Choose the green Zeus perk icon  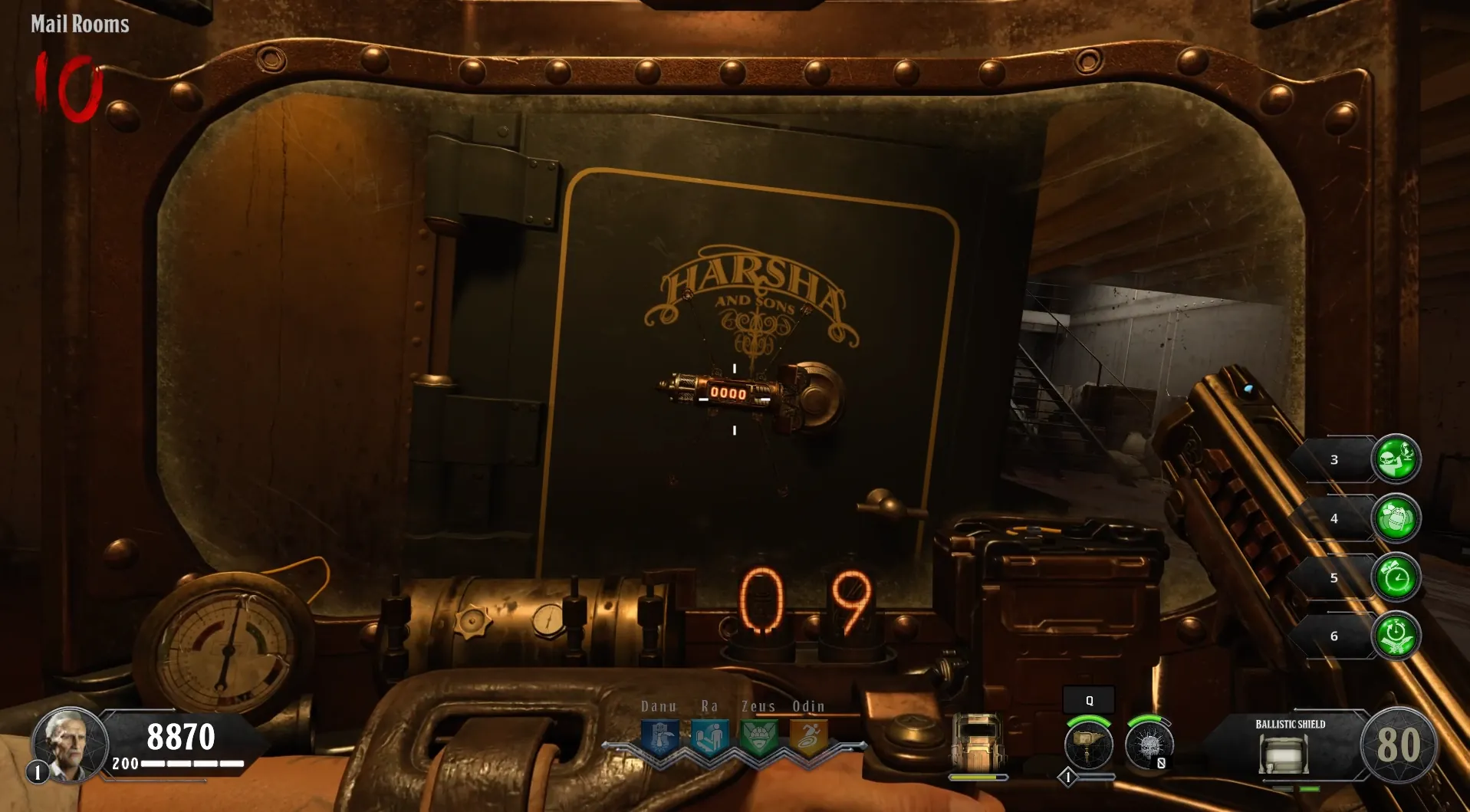click(x=759, y=738)
